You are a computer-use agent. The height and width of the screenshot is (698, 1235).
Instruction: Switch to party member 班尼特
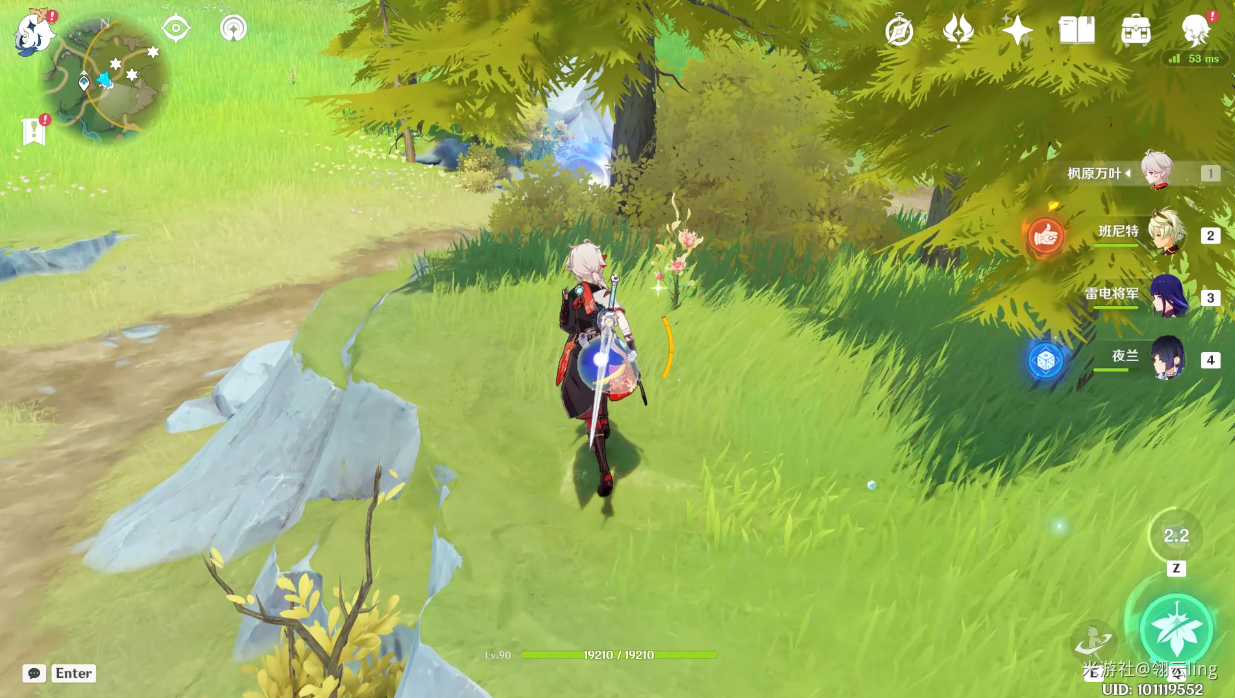click(x=1165, y=234)
